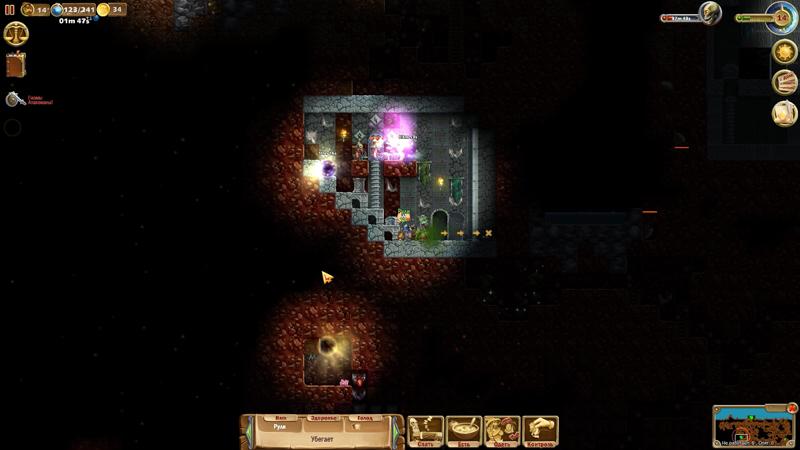The image size is (800, 450).
Task: Click the golden sun round button
Action: coord(785,51)
